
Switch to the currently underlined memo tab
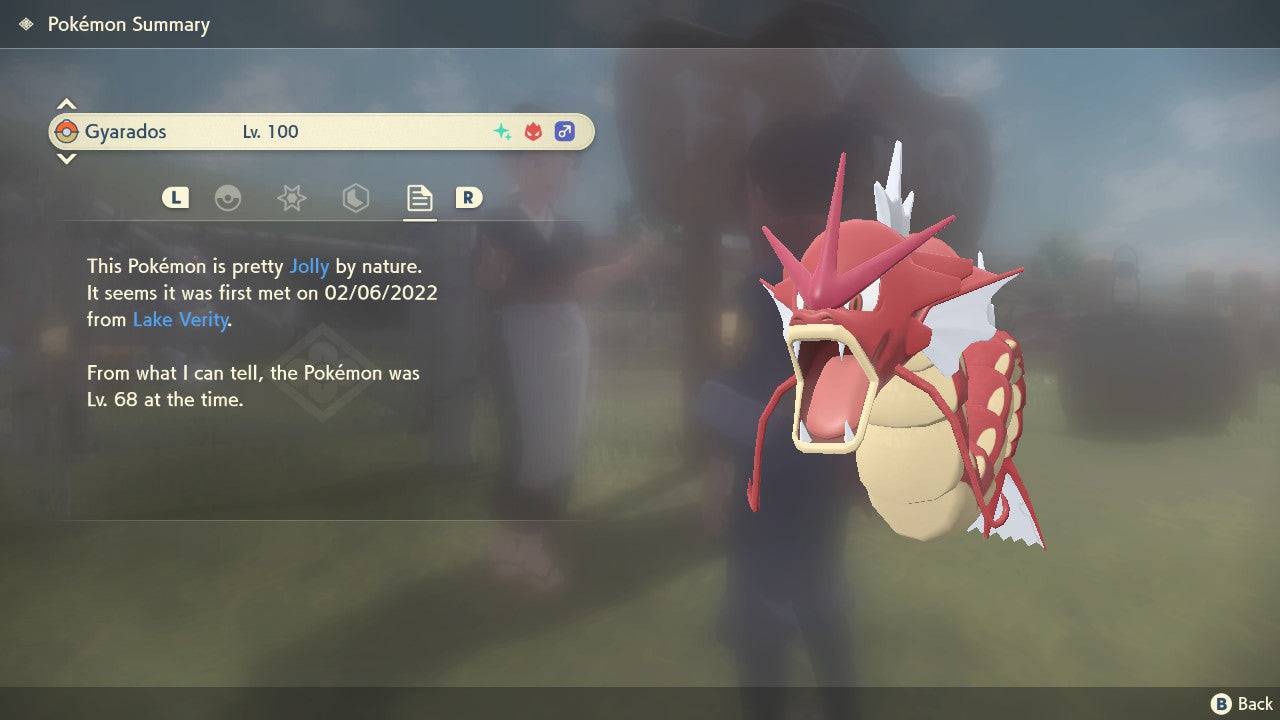pyautogui.click(x=418, y=198)
